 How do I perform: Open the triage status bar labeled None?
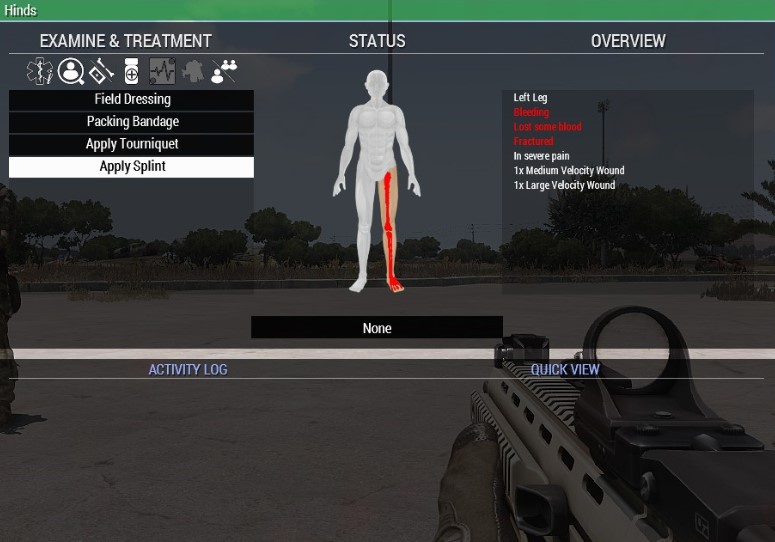click(377, 328)
